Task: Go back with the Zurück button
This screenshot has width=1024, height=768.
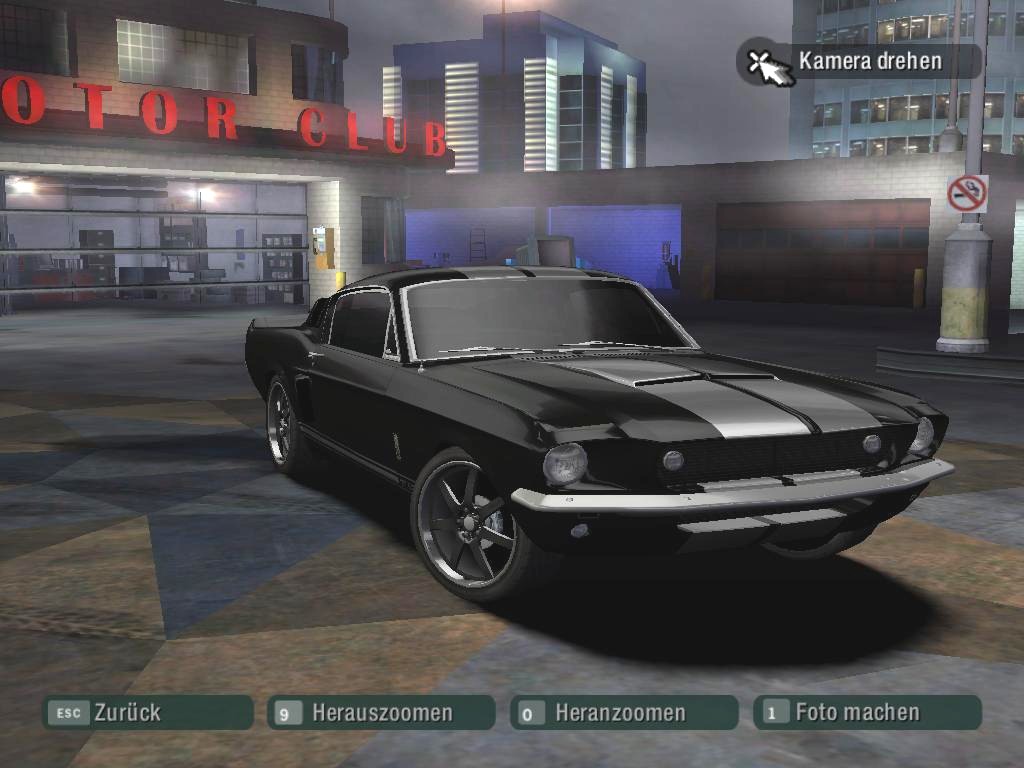Action: click(147, 713)
